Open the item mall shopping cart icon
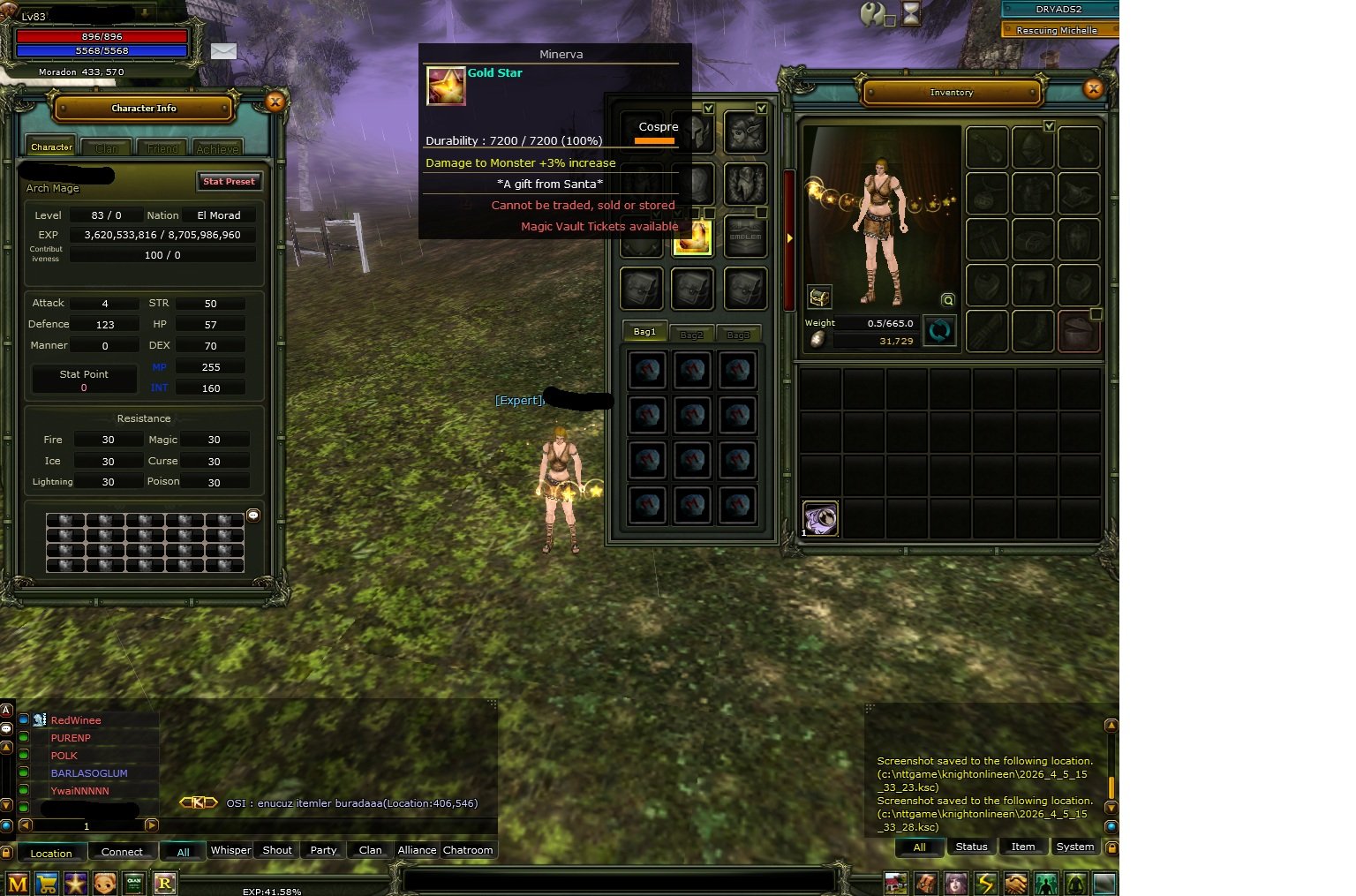The height and width of the screenshot is (896, 1356). [x=46, y=883]
